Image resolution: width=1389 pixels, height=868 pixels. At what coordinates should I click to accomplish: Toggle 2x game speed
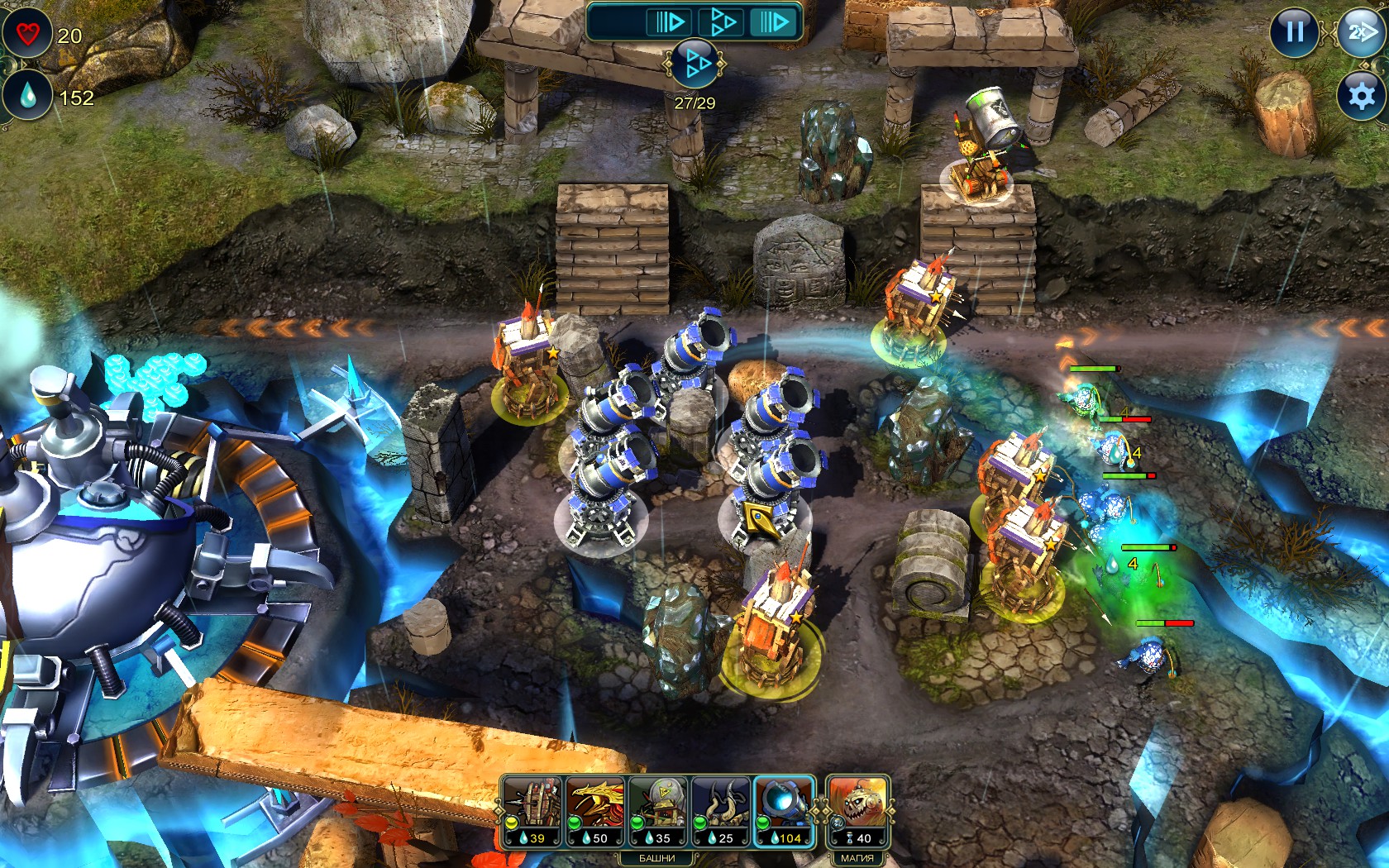(x=1360, y=32)
